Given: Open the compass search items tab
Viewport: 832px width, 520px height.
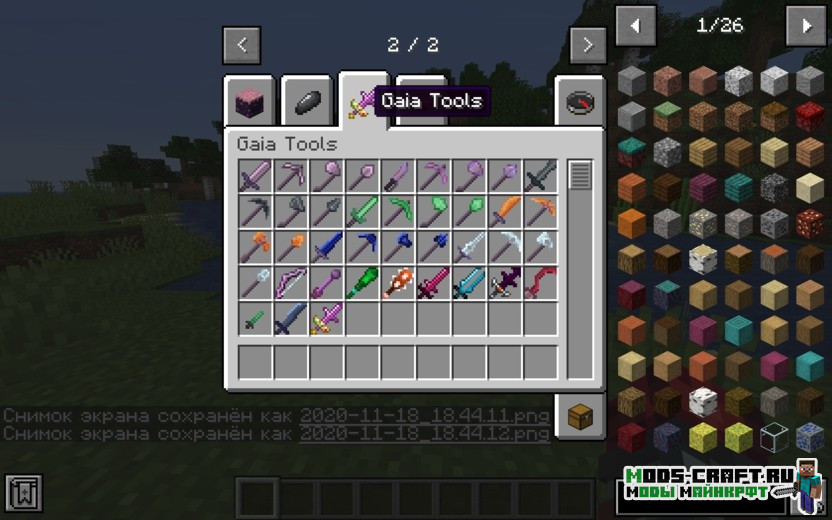Looking at the screenshot, I should (580, 102).
